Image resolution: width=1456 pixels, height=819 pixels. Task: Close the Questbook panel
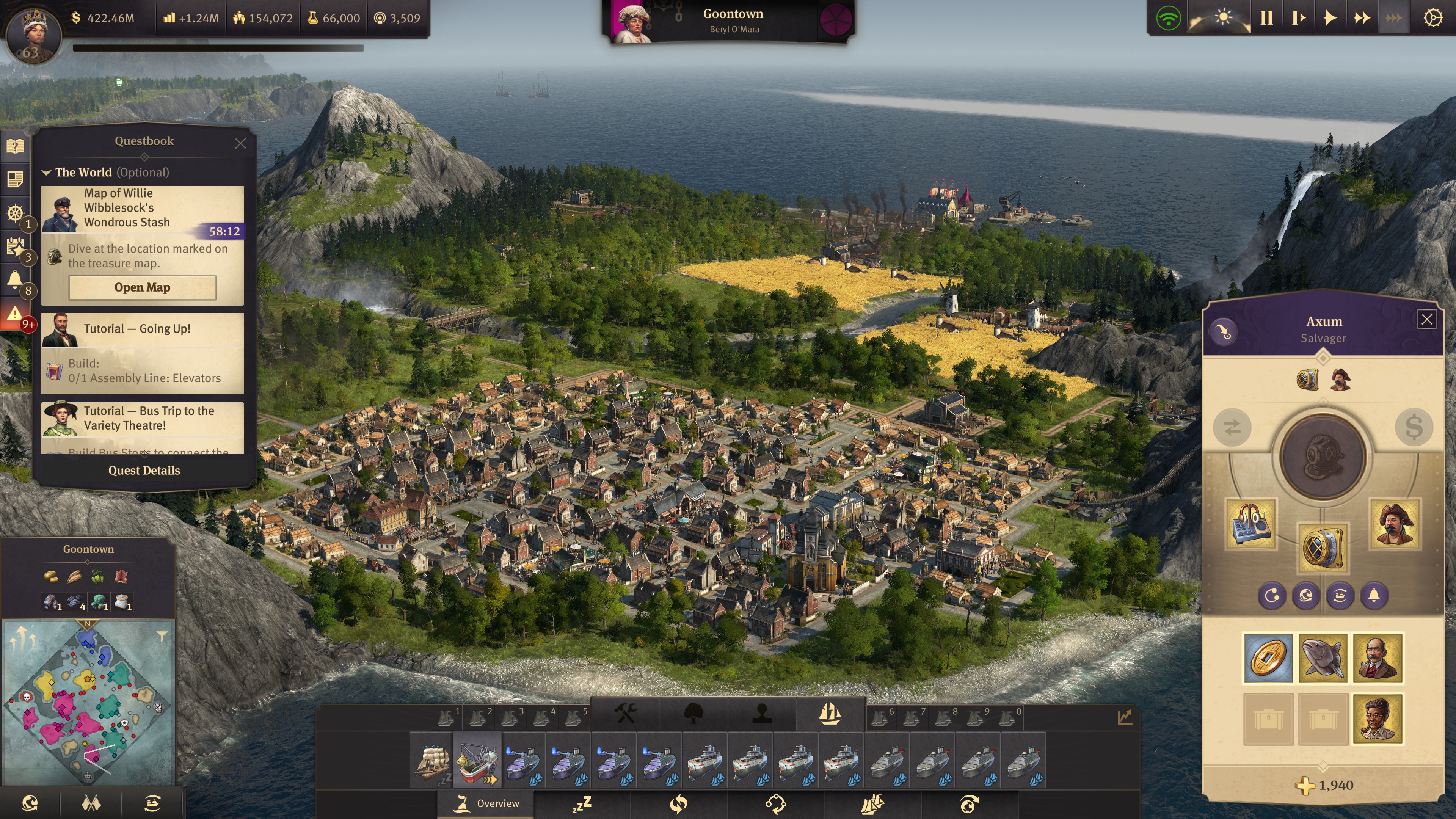pos(240,144)
